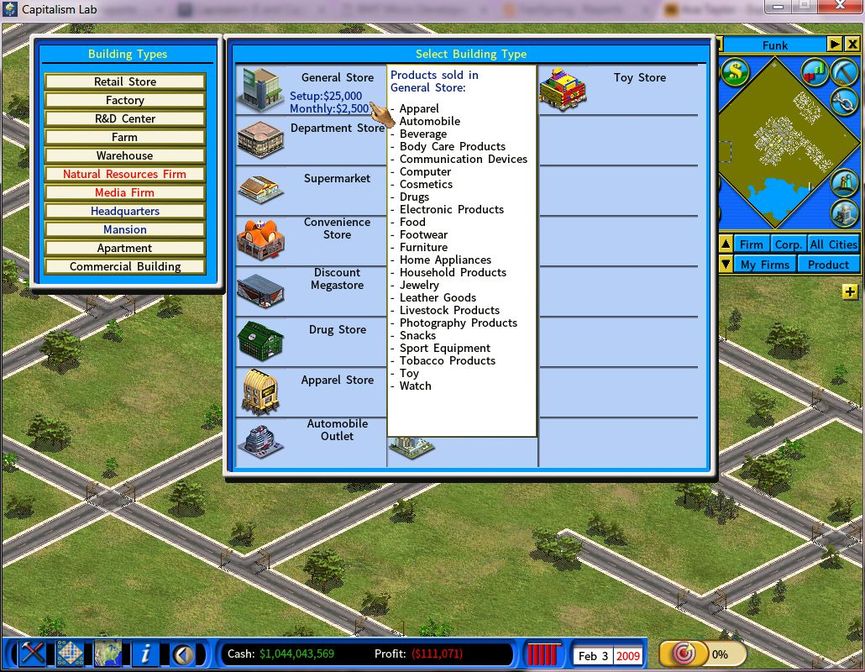Select the Automobile Outlet building
This screenshot has width=865, height=672.
coord(311,441)
